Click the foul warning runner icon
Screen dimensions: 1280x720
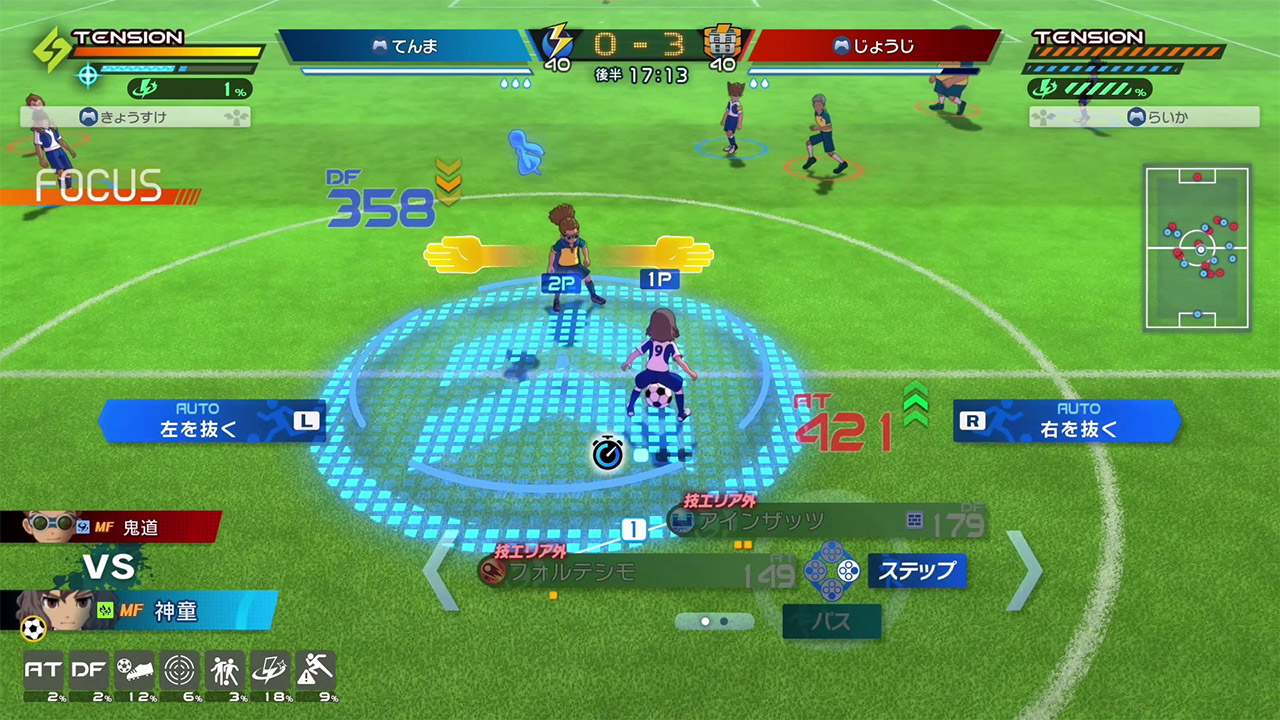pyautogui.click(x=314, y=672)
